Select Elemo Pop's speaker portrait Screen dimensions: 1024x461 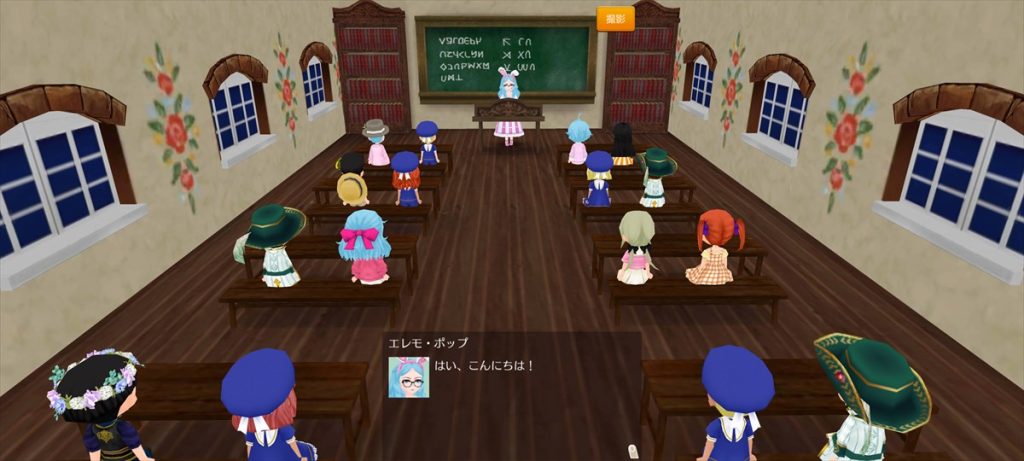coord(408,377)
